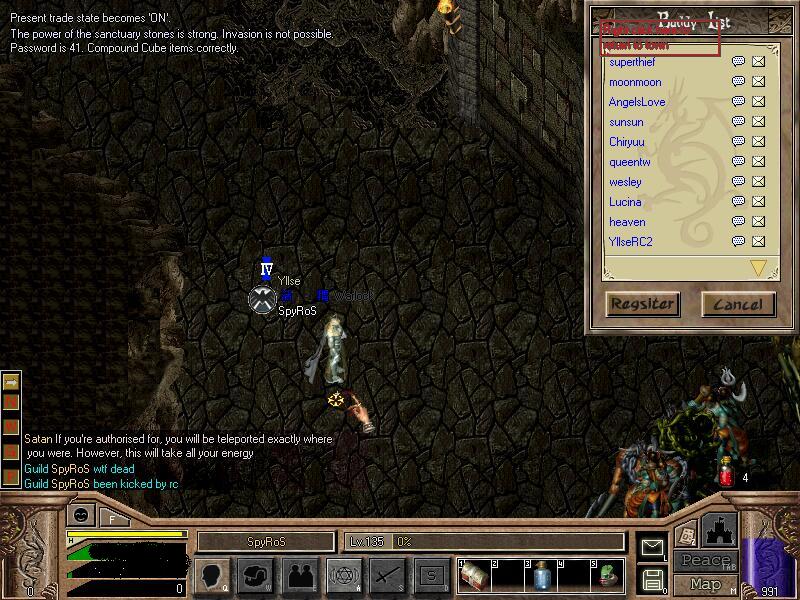This screenshot has height=600, width=800.
Task: Click the Regsiter button in Buddy List
Action: 643,304
